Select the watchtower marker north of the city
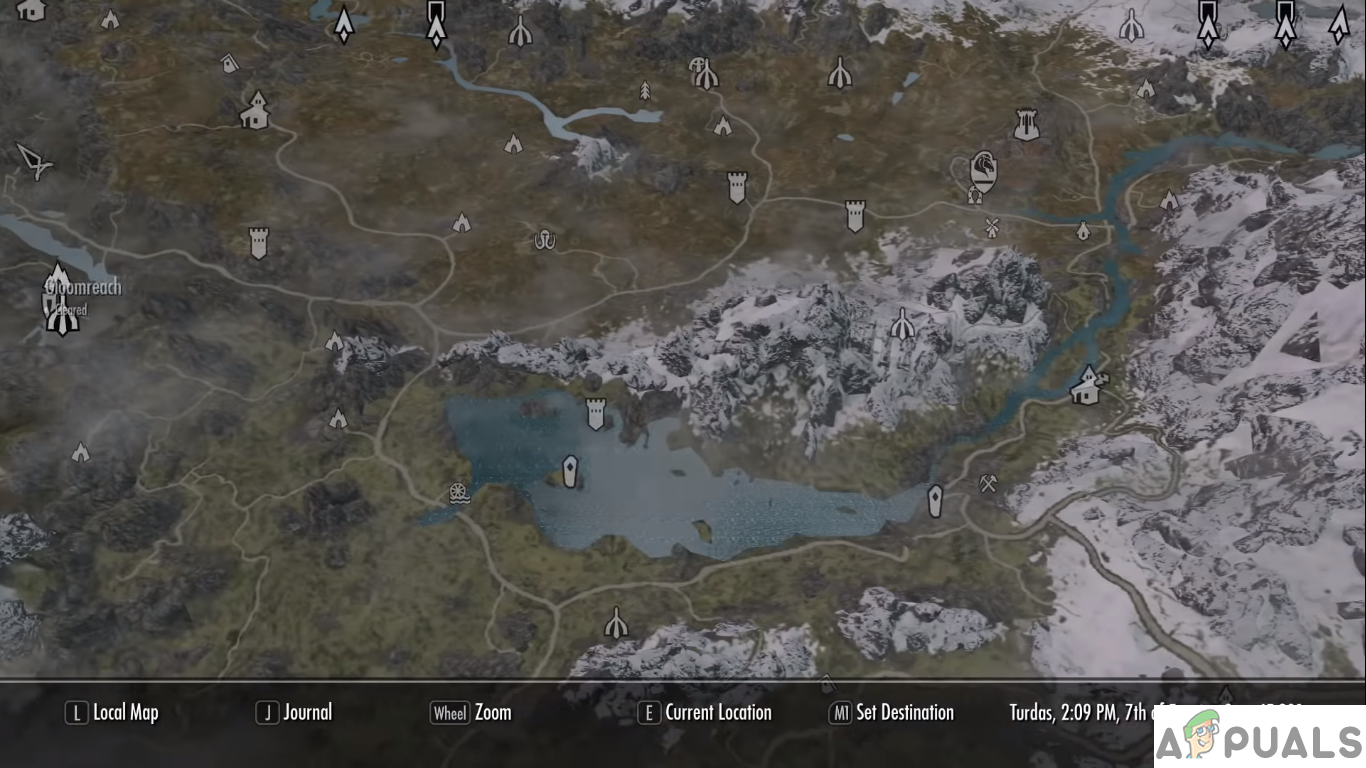Screen dimensions: 1366x768 tap(1025, 125)
